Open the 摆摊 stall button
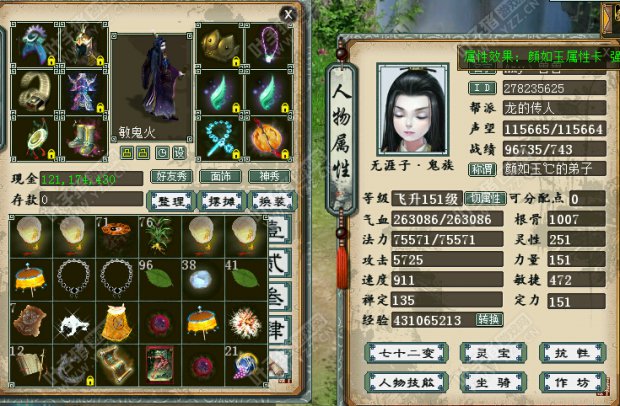This screenshot has height=406, width=620. click(220, 200)
